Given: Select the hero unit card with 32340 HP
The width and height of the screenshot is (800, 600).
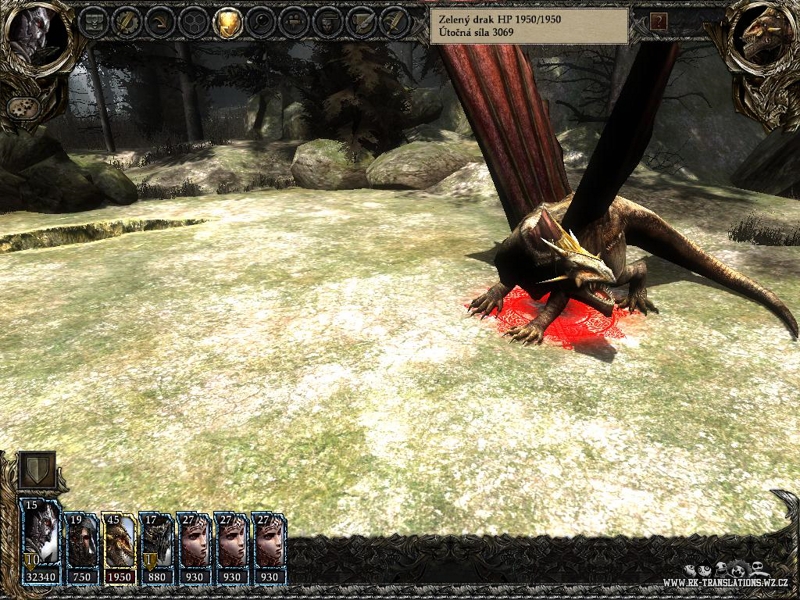Looking at the screenshot, I should coord(40,541).
